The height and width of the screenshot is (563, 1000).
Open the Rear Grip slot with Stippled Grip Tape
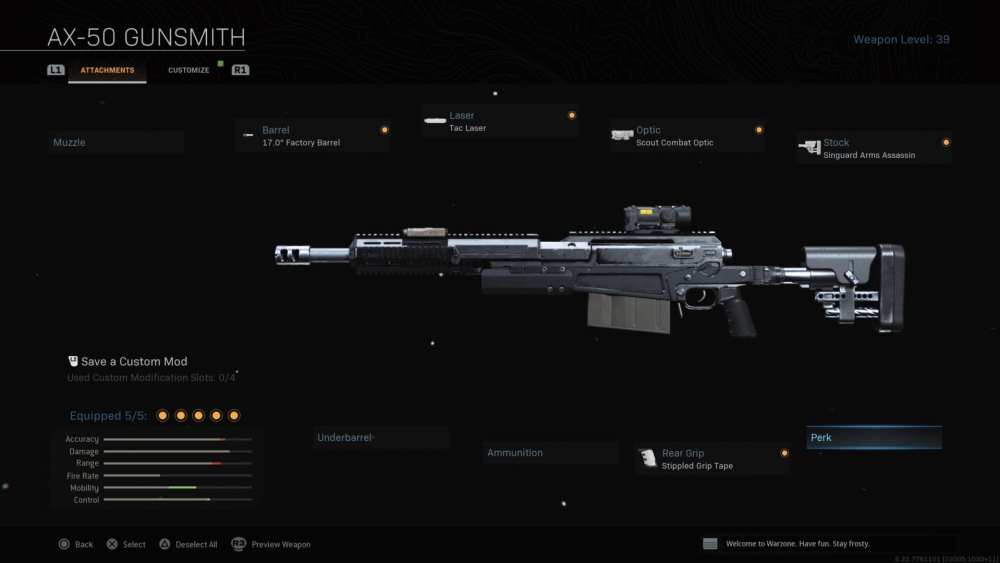[712, 459]
